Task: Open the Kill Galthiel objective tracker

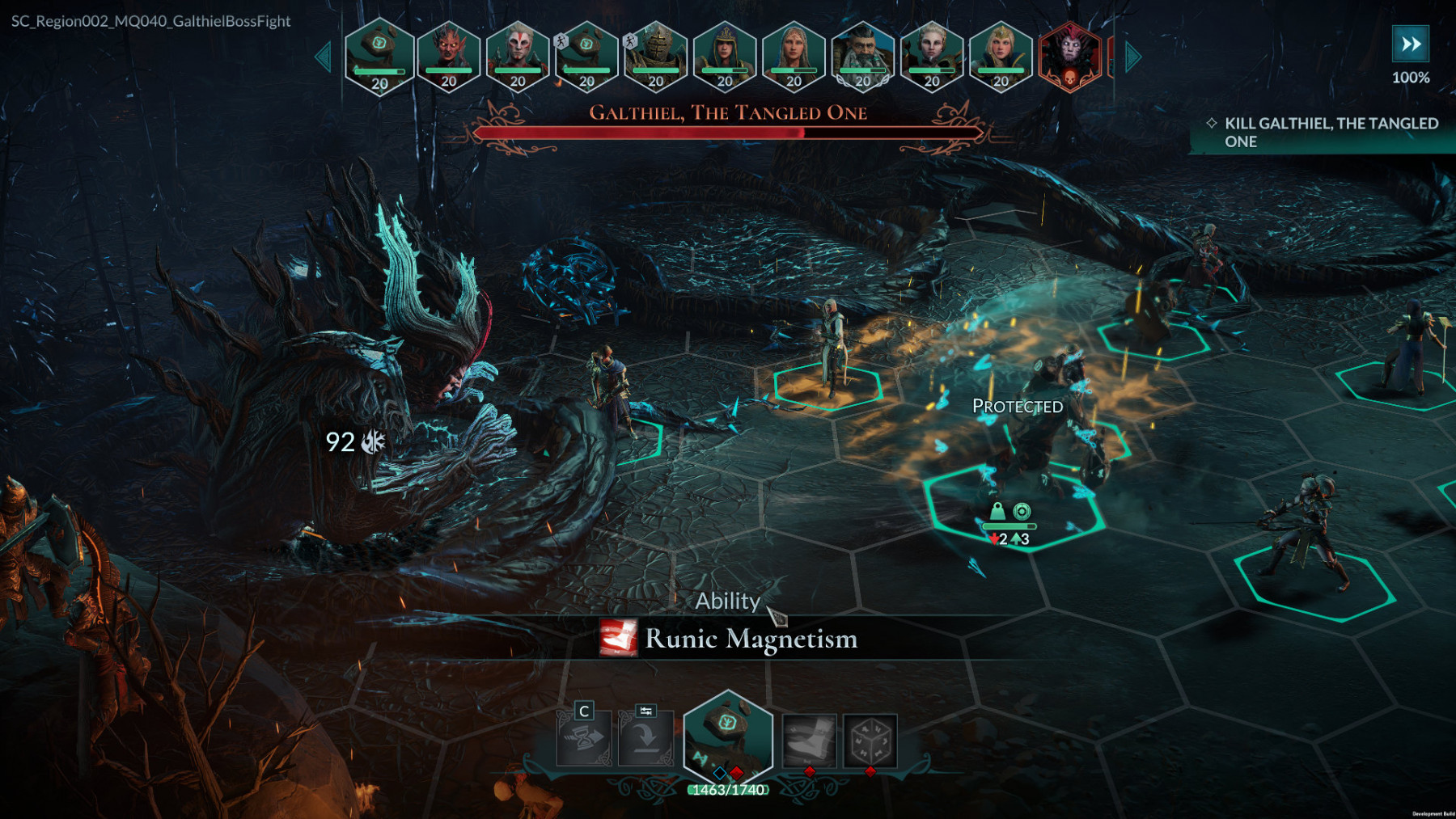Action: coord(1327,133)
